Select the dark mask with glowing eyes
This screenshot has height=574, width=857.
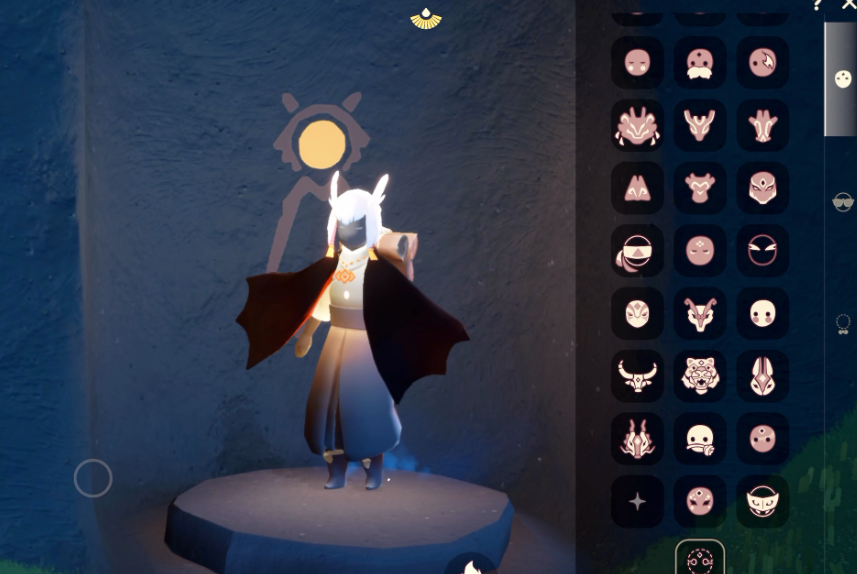[x=763, y=251]
